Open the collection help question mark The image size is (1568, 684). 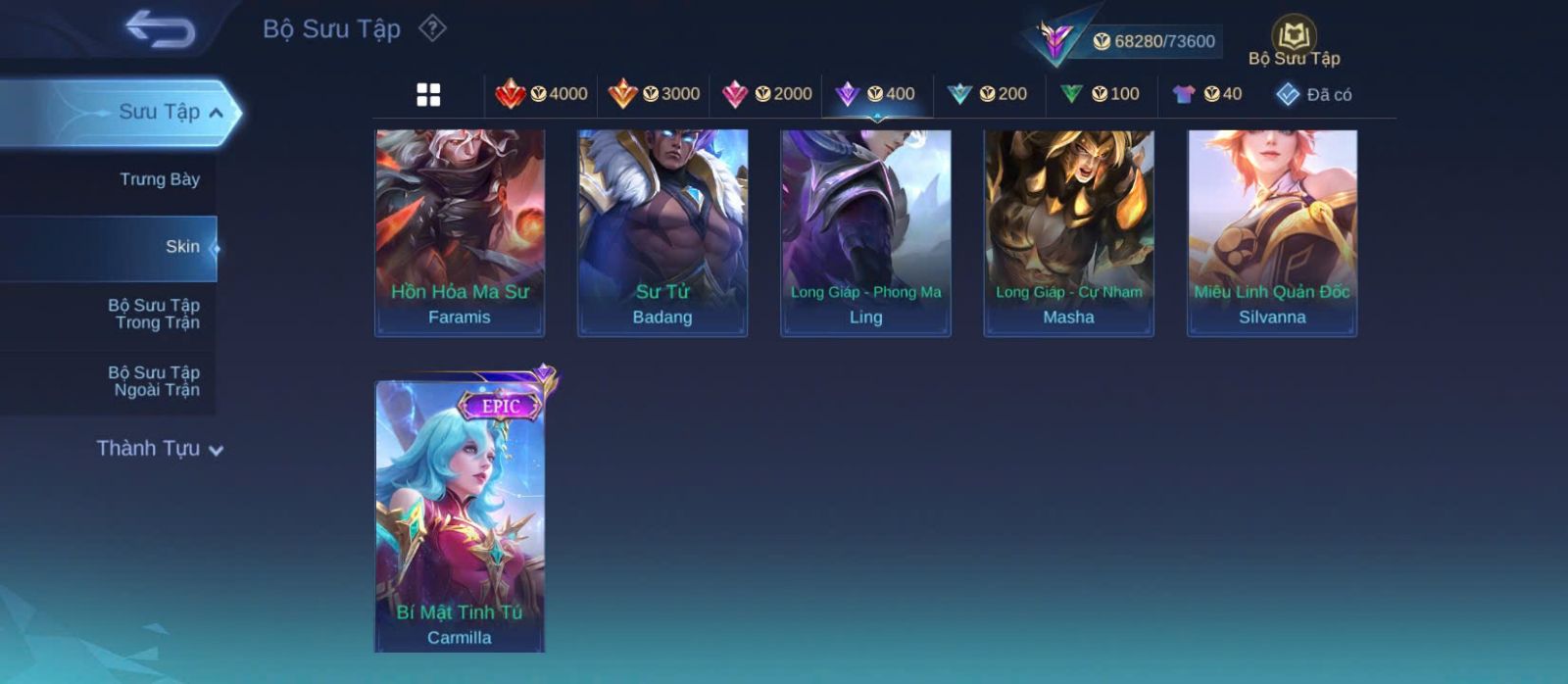[432, 28]
